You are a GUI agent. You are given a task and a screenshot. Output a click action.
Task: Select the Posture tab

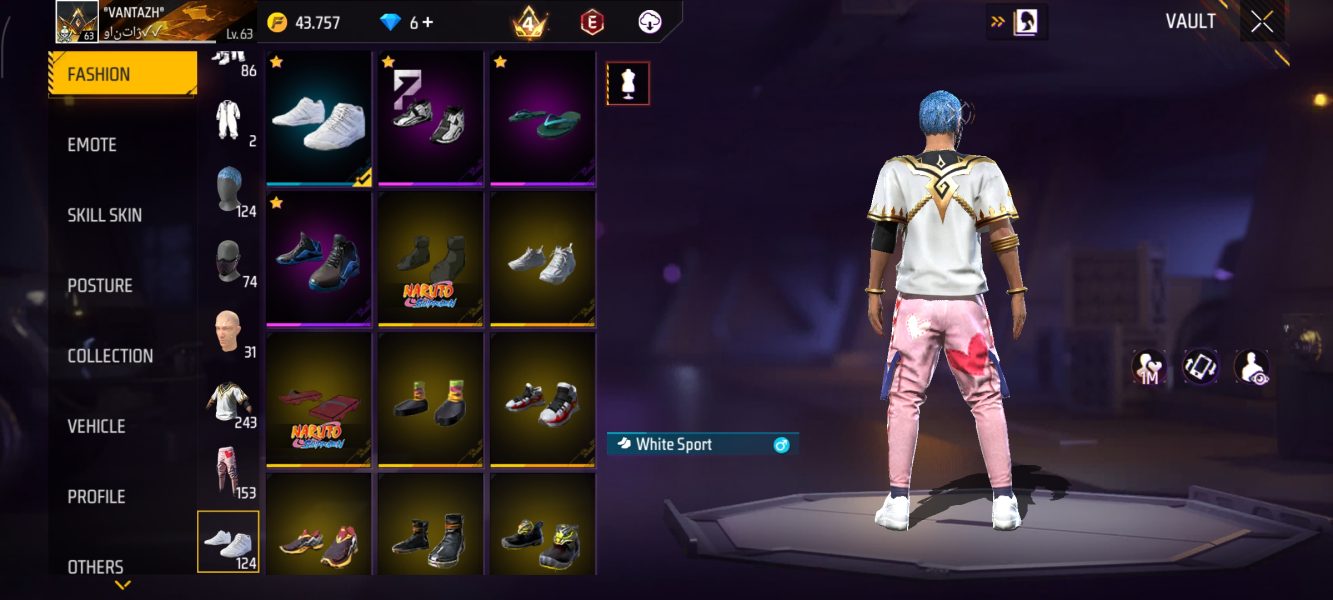tap(100, 286)
